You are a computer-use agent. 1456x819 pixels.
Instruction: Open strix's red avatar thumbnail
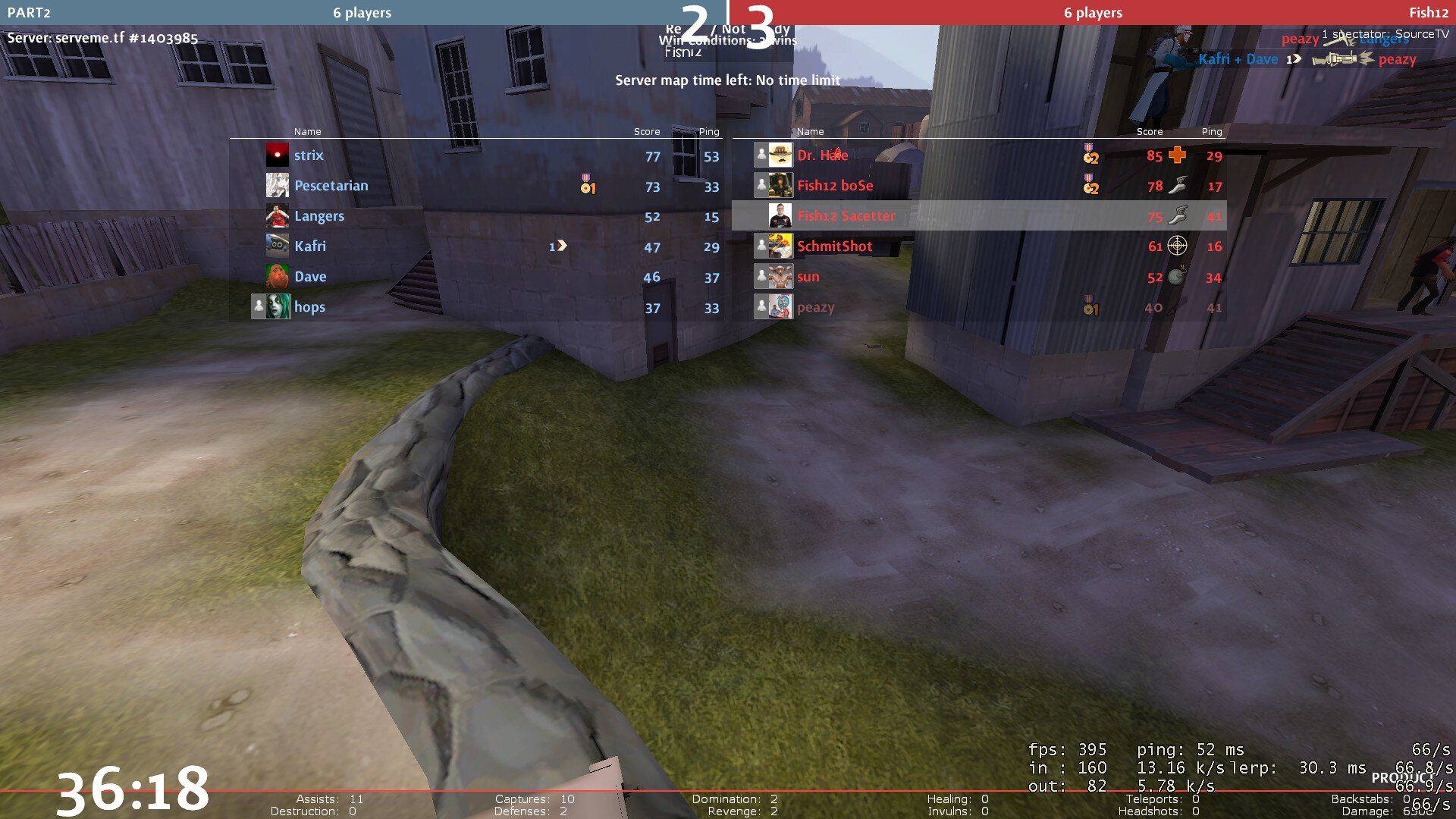coord(277,155)
